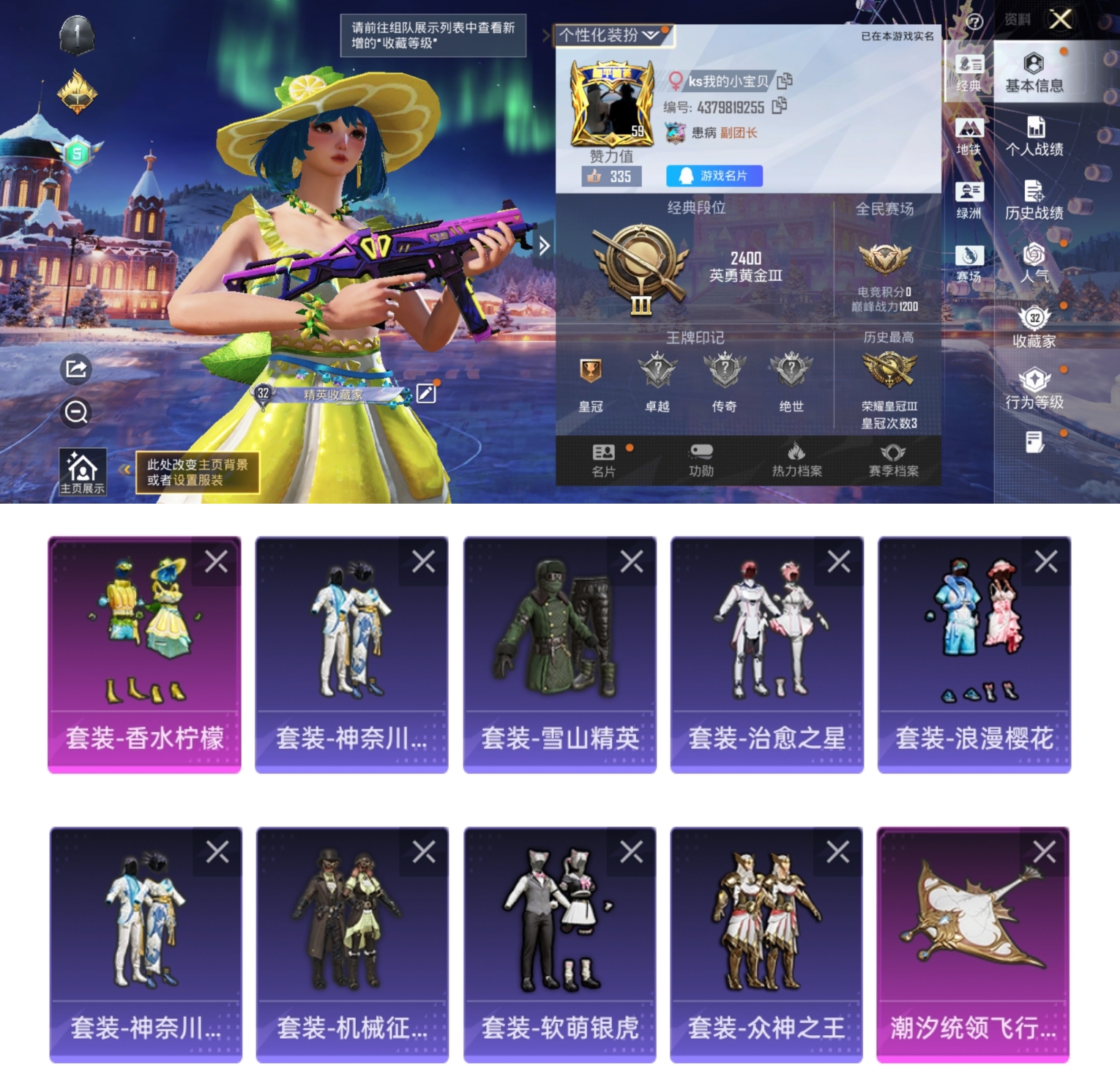Viewport: 1120px width, 1082px height.
Task: Click the zoom-out magnifier icon
Action: coord(74,414)
